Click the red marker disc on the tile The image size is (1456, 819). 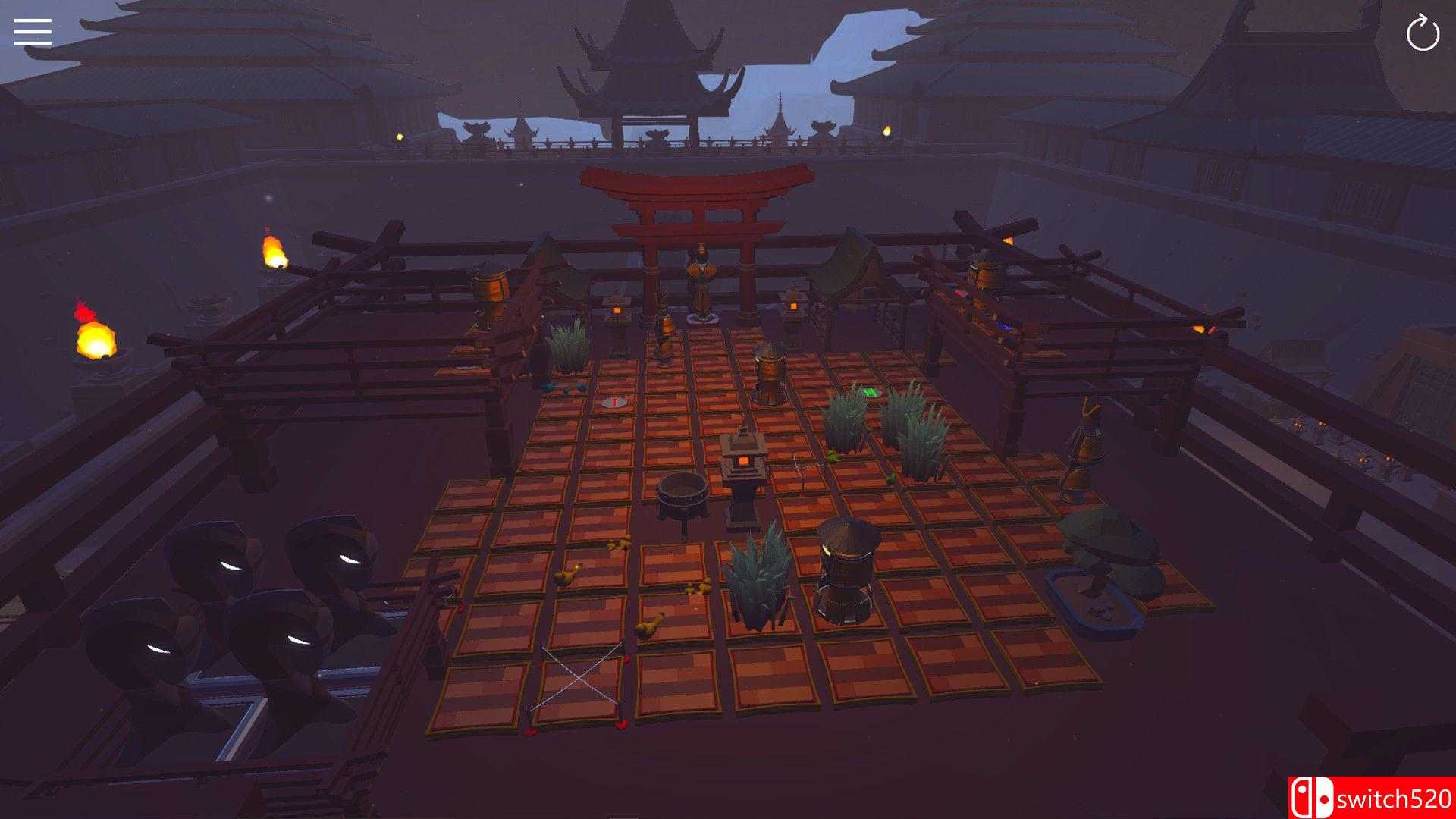tap(614, 402)
